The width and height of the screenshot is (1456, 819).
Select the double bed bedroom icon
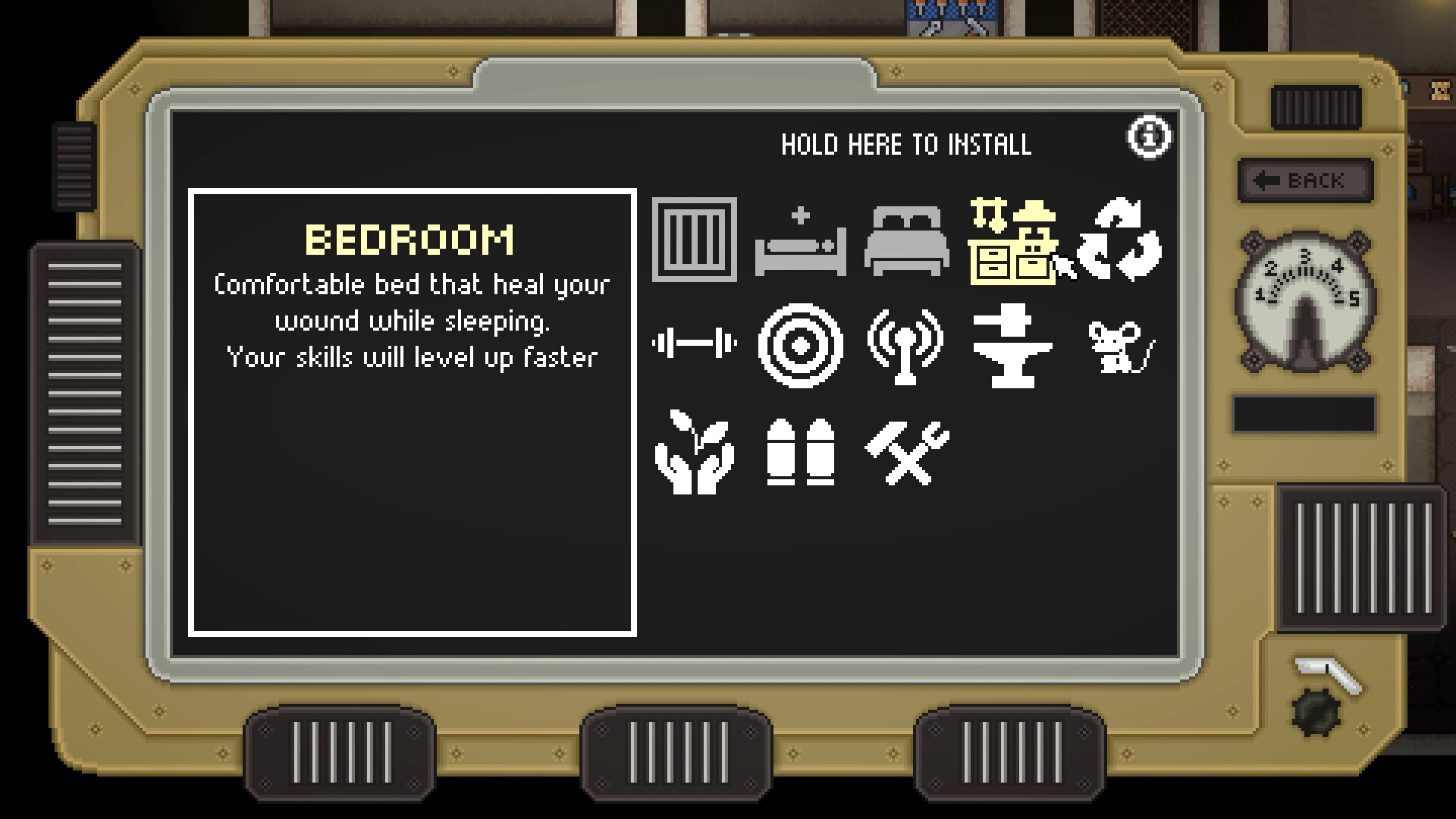[906, 241]
